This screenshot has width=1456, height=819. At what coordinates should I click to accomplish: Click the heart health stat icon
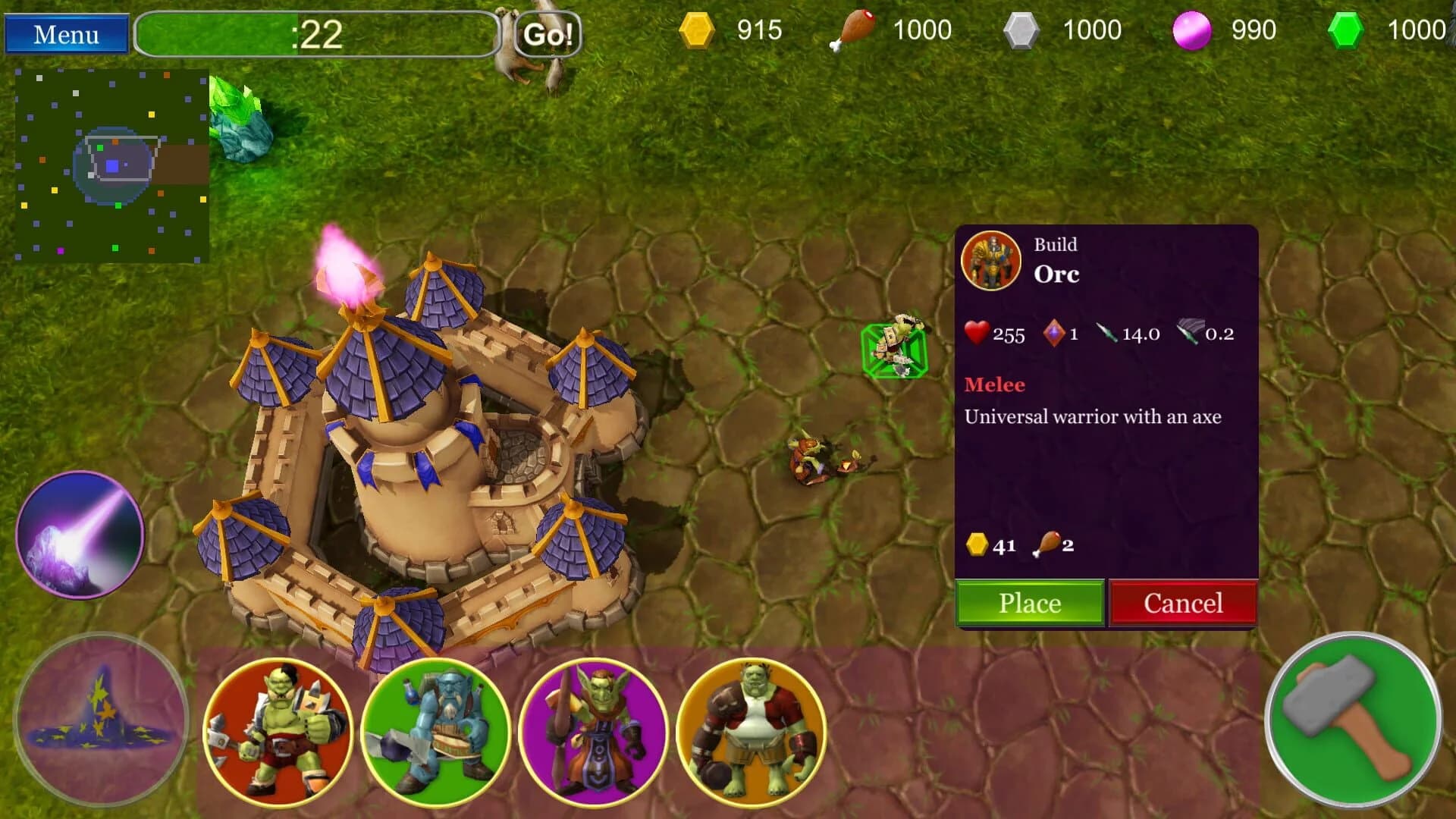[976, 334]
